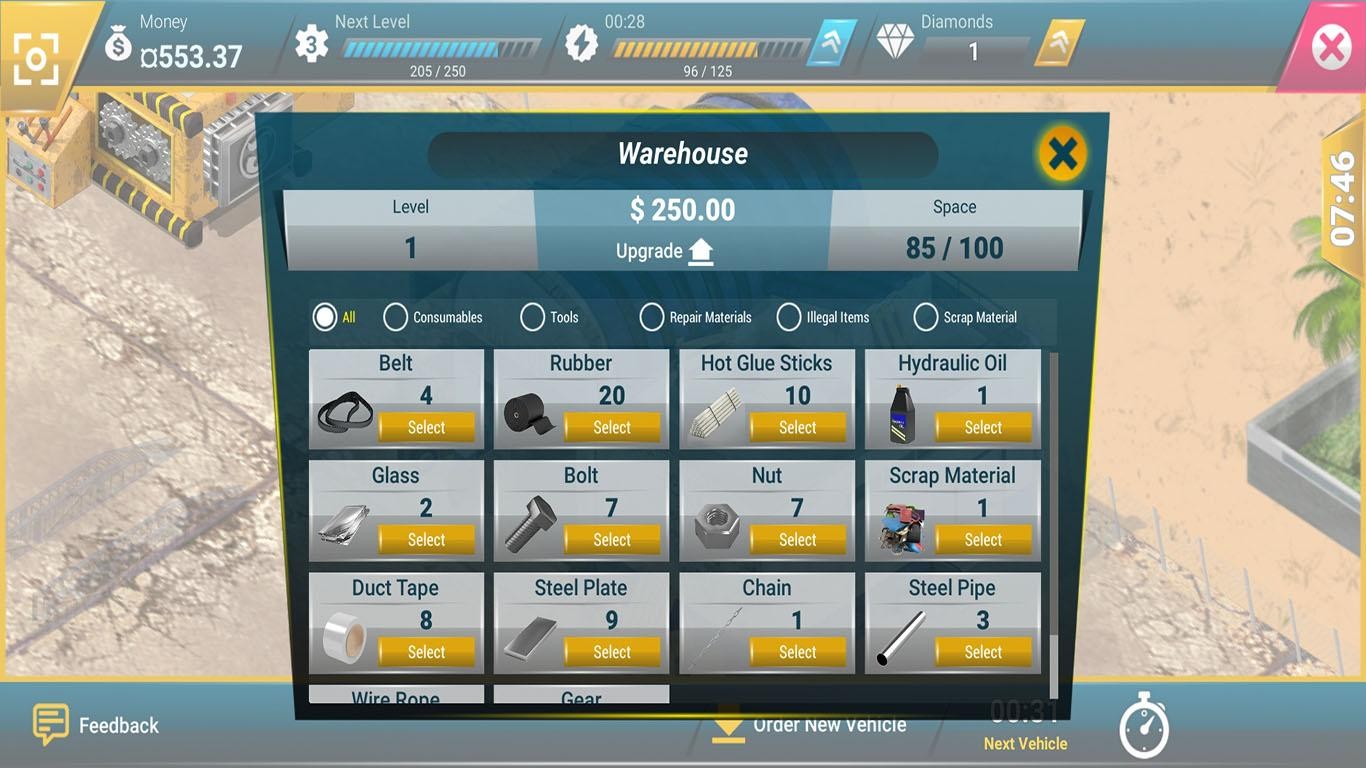Activate the screenshot camera icon

36,59
